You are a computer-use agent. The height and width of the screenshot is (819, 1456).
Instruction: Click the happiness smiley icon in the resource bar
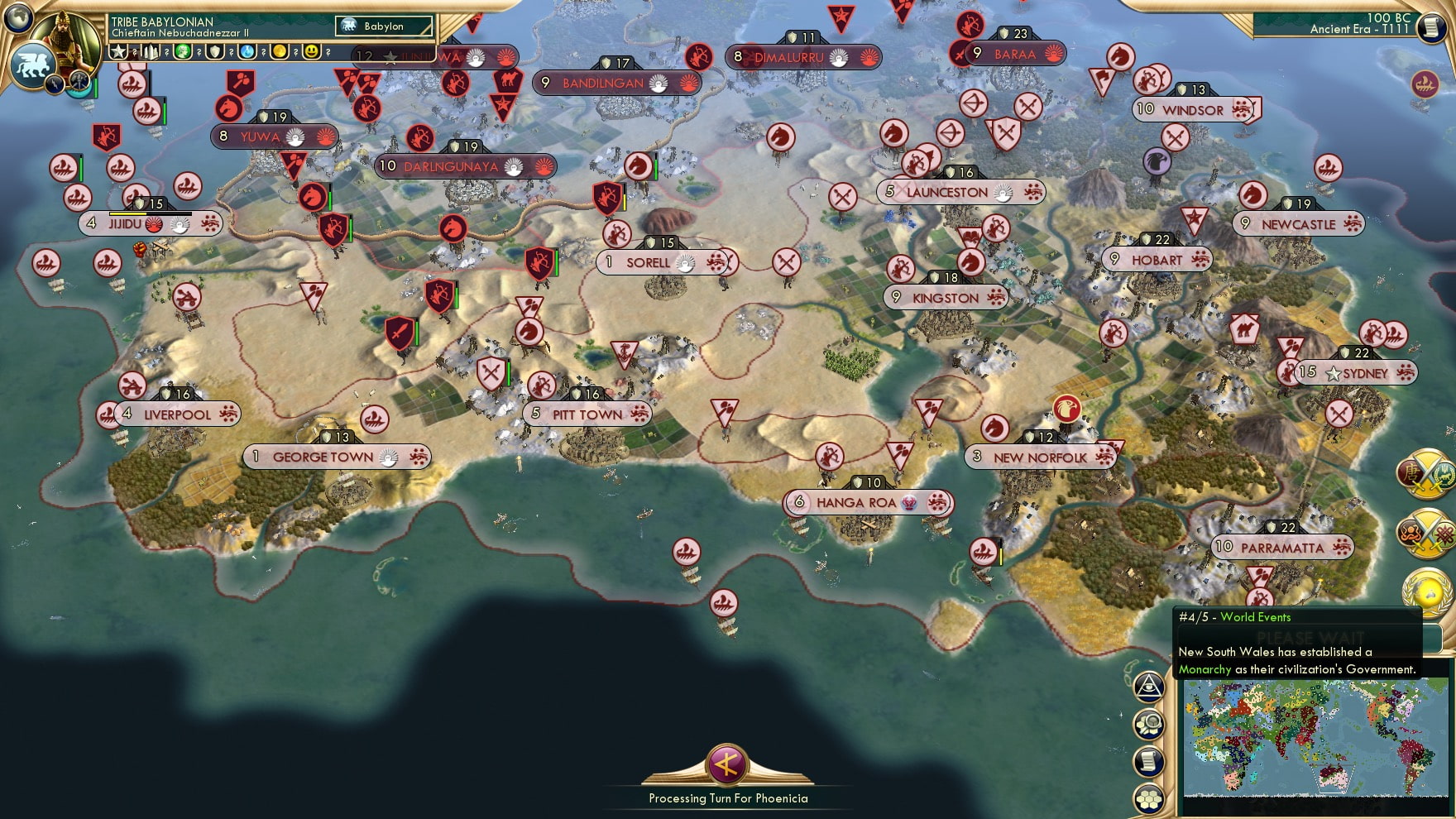coord(312,52)
